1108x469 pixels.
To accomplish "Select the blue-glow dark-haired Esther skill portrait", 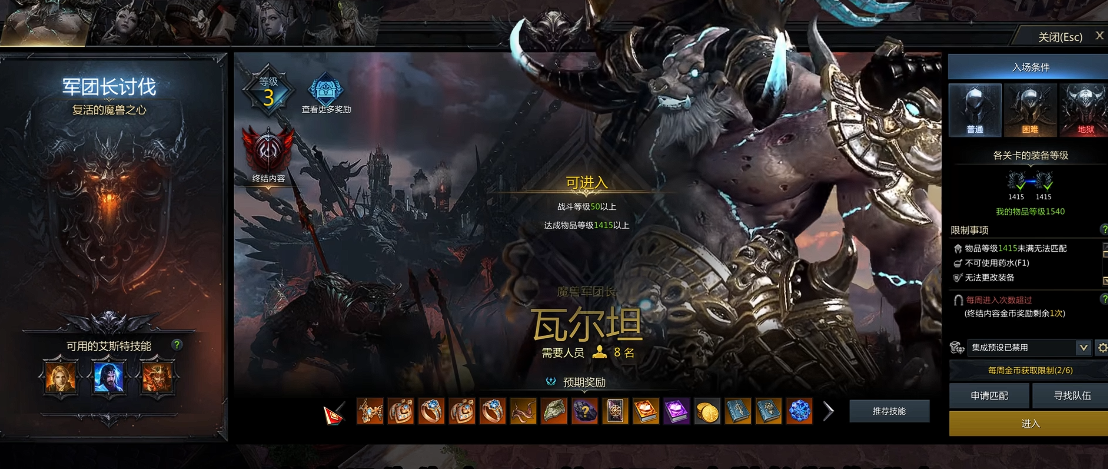I will [108, 377].
